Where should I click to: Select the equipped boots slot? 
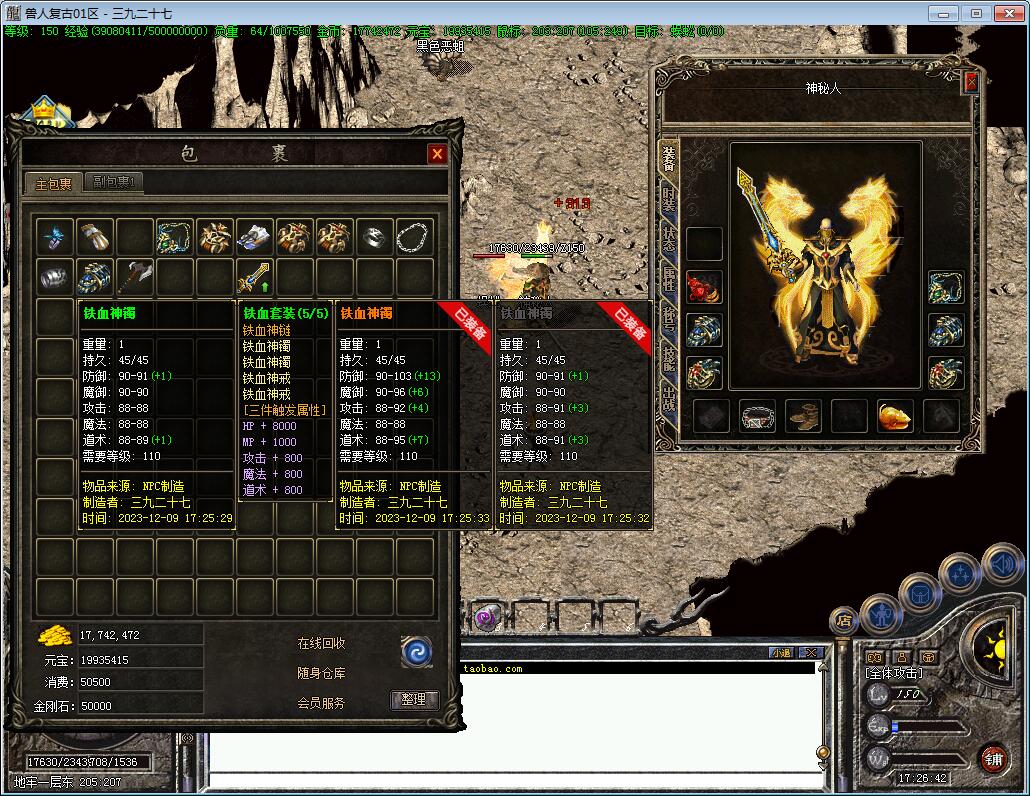click(804, 416)
